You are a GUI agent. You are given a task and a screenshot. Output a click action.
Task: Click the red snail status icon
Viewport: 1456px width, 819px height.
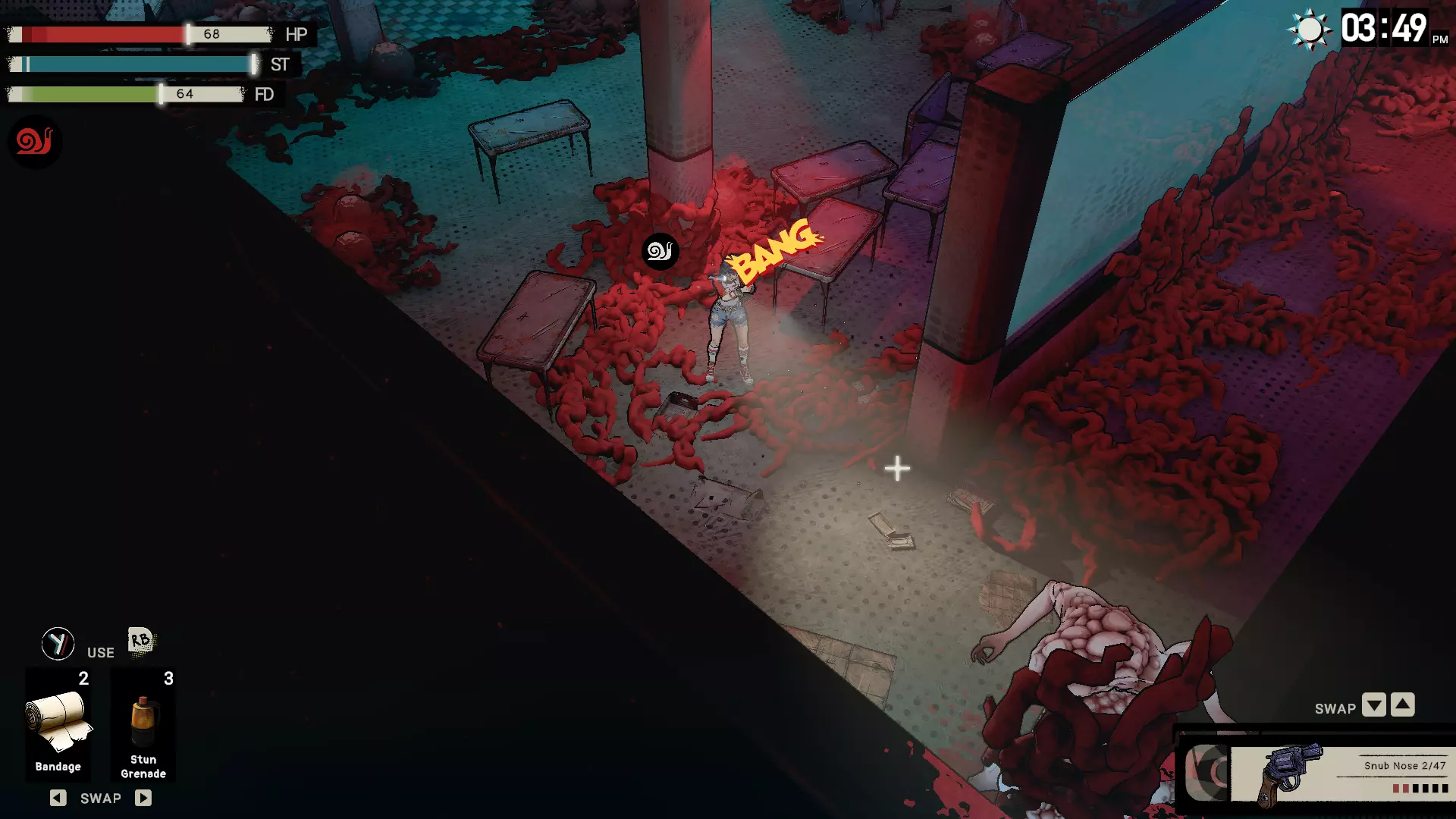[x=34, y=141]
